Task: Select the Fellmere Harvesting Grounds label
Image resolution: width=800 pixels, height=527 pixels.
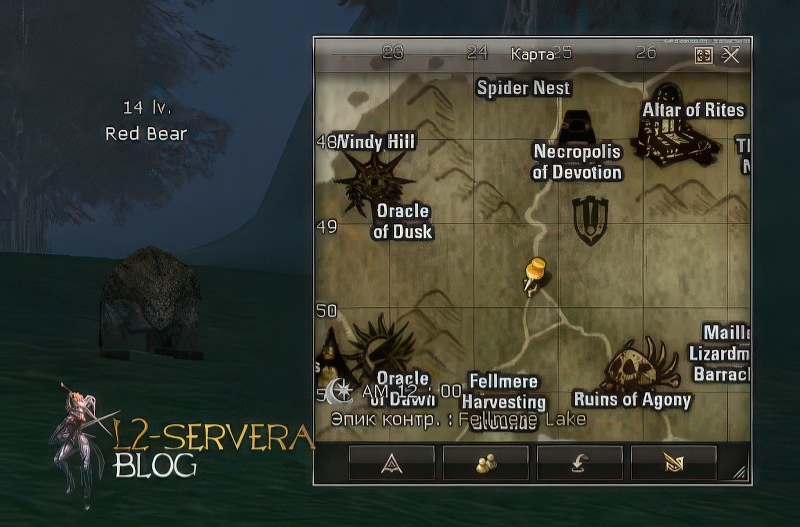Action: coord(504,396)
